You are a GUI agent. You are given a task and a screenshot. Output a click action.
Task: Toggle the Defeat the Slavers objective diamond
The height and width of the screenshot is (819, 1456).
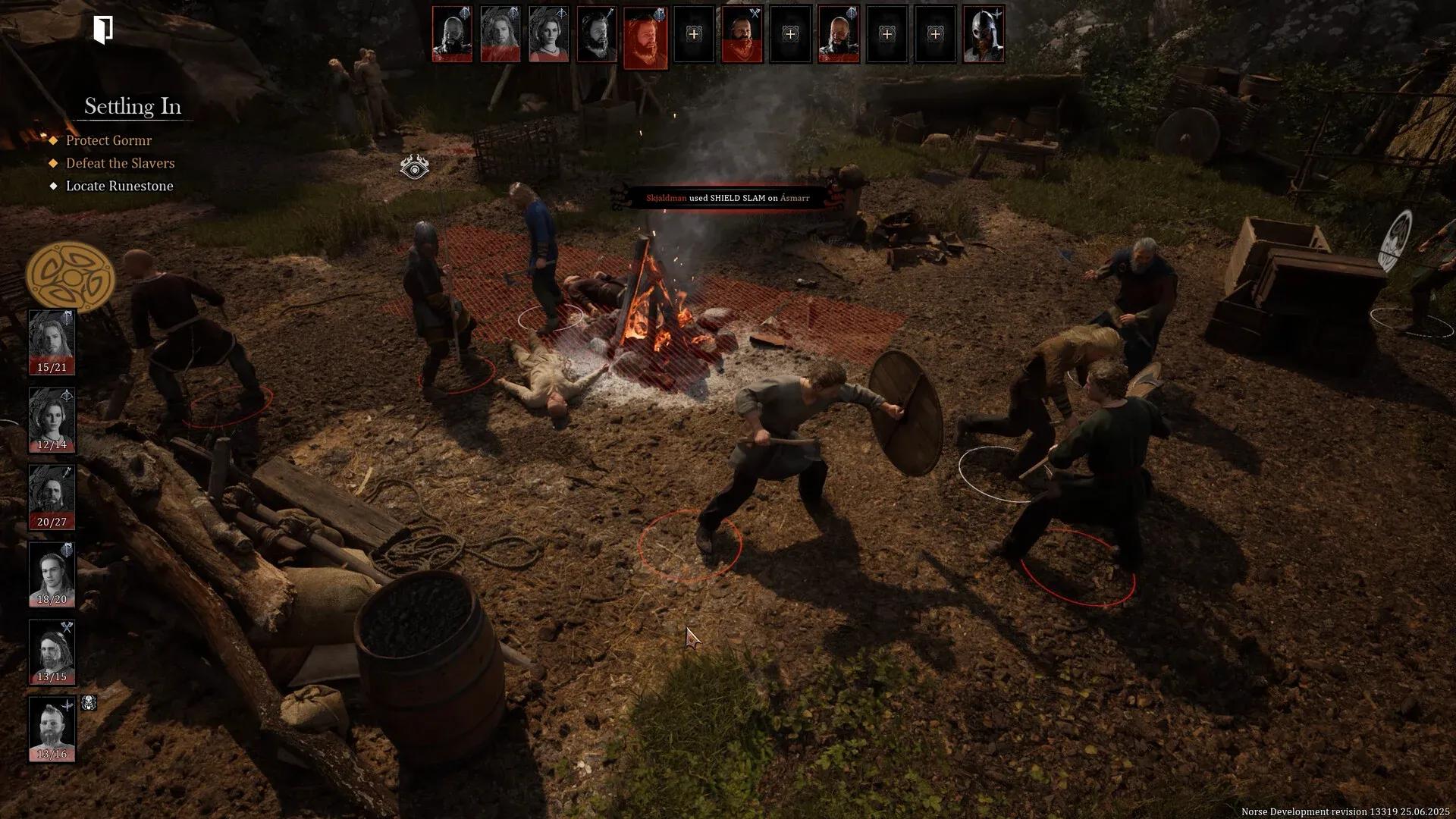[x=53, y=163]
